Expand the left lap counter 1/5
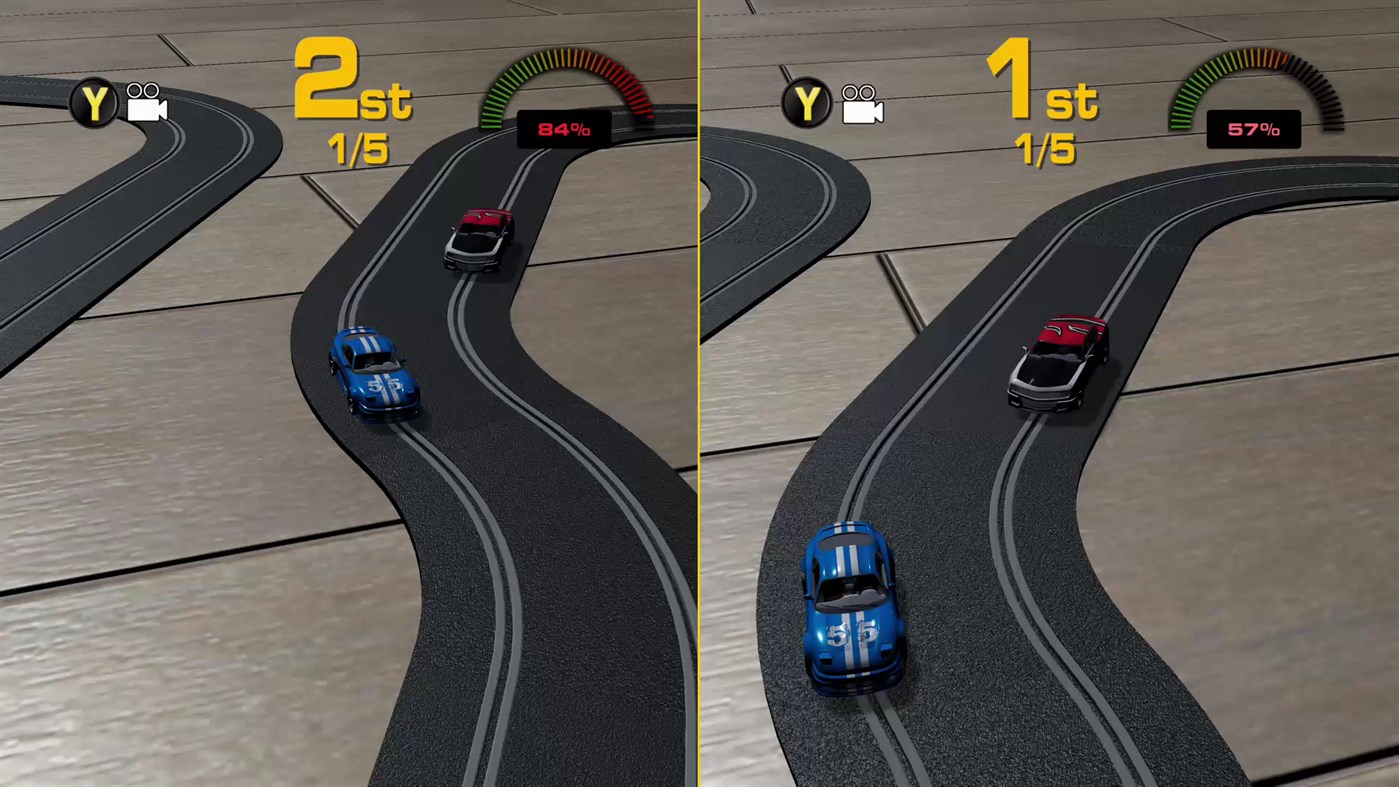Image resolution: width=1399 pixels, height=787 pixels. pos(355,150)
